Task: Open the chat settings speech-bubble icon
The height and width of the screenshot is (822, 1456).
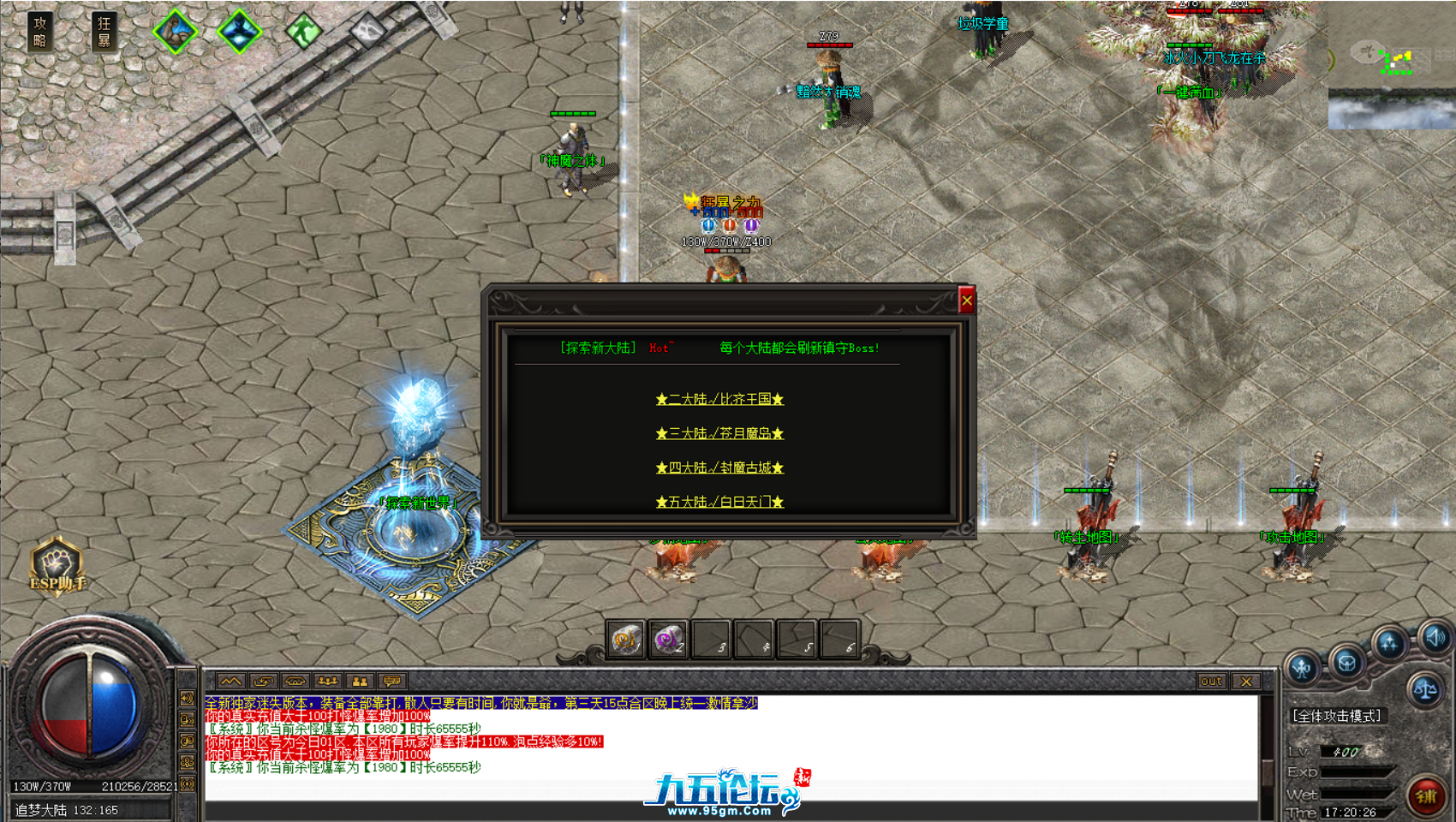Action: (391, 682)
